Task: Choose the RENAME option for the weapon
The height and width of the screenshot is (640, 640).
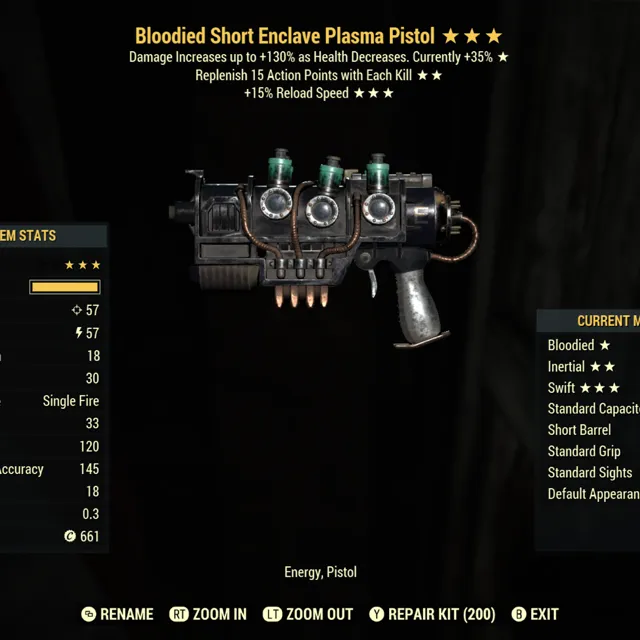Action: [118, 614]
